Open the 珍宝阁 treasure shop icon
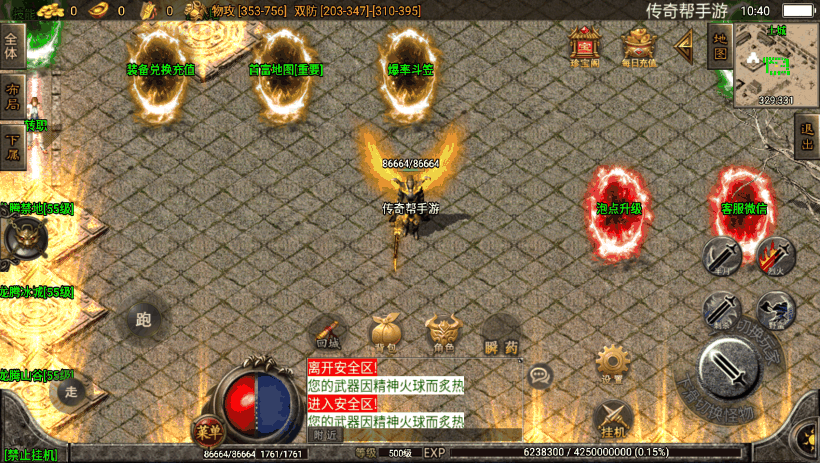The height and width of the screenshot is (463, 820). [x=584, y=45]
